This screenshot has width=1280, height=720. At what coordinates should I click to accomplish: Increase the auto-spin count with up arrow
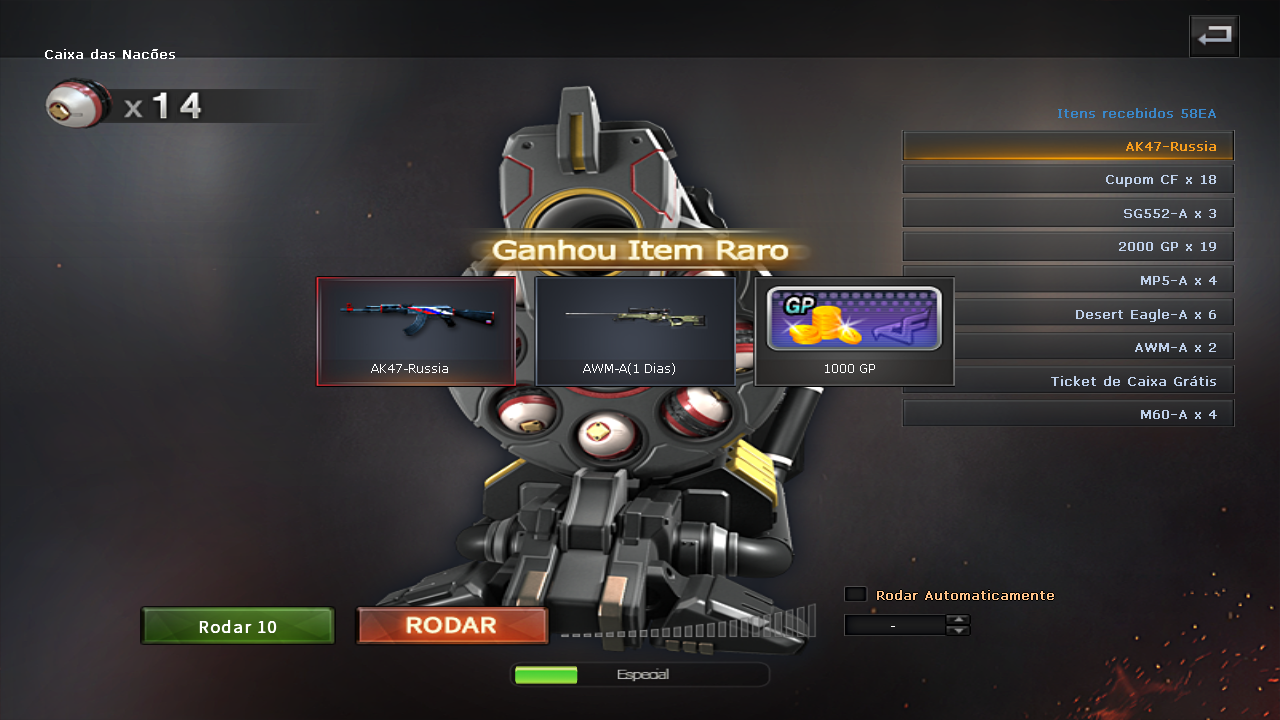[x=958, y=619]
